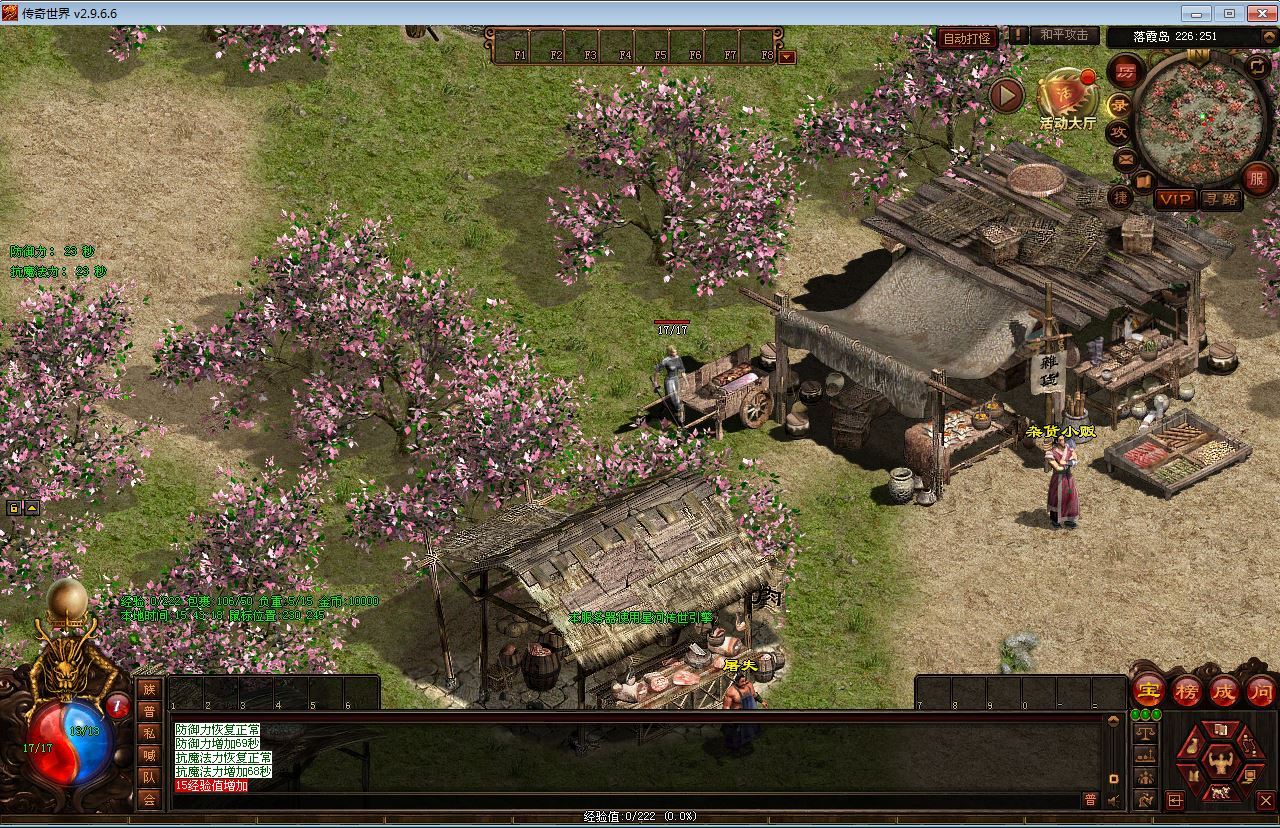Switch to the 私 private chat channel
Image resolution: width=1280 pixels, height=828 pixels.
[x=149, y=733]
